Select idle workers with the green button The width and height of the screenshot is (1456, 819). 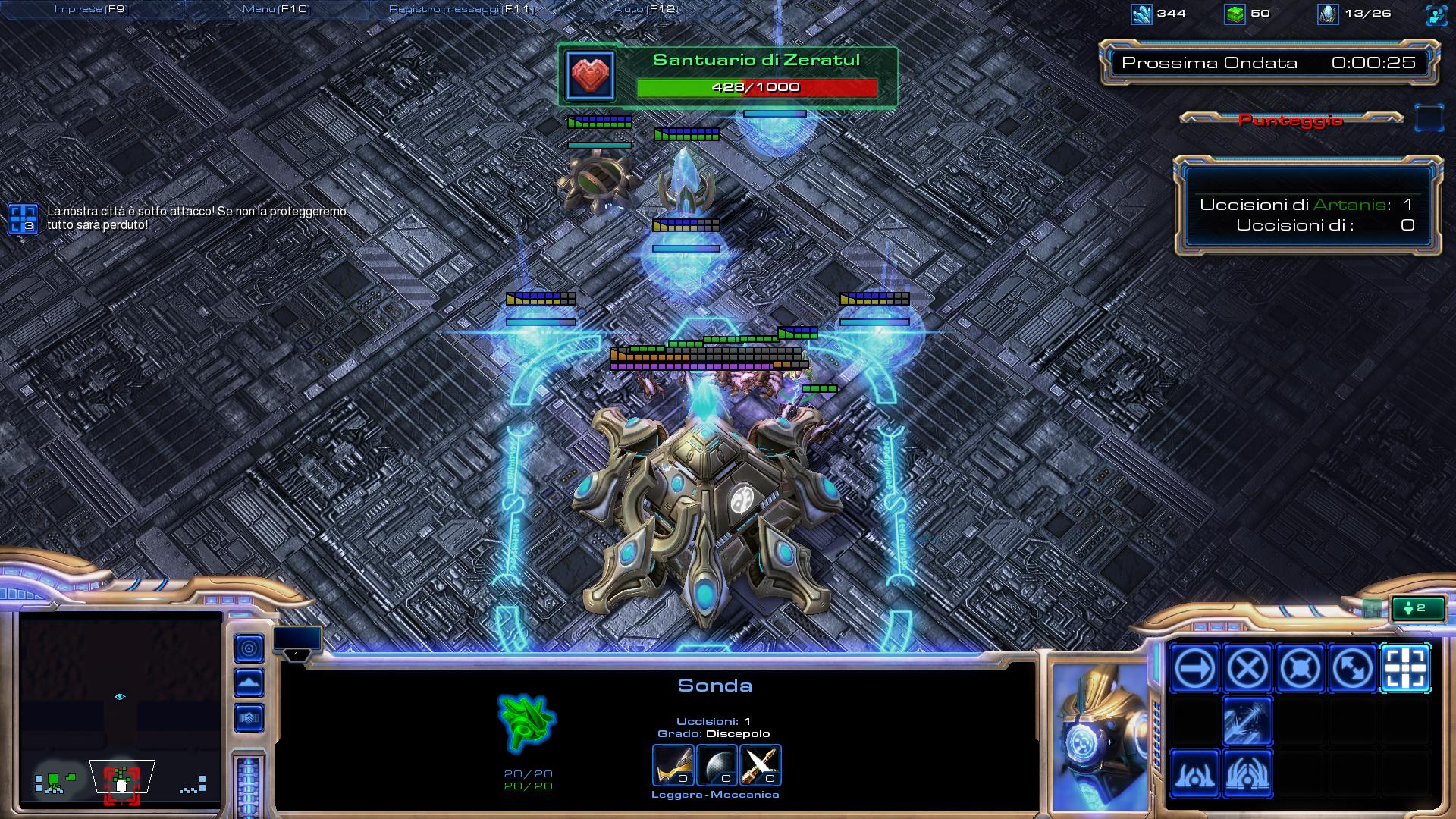pos(1419,608)
